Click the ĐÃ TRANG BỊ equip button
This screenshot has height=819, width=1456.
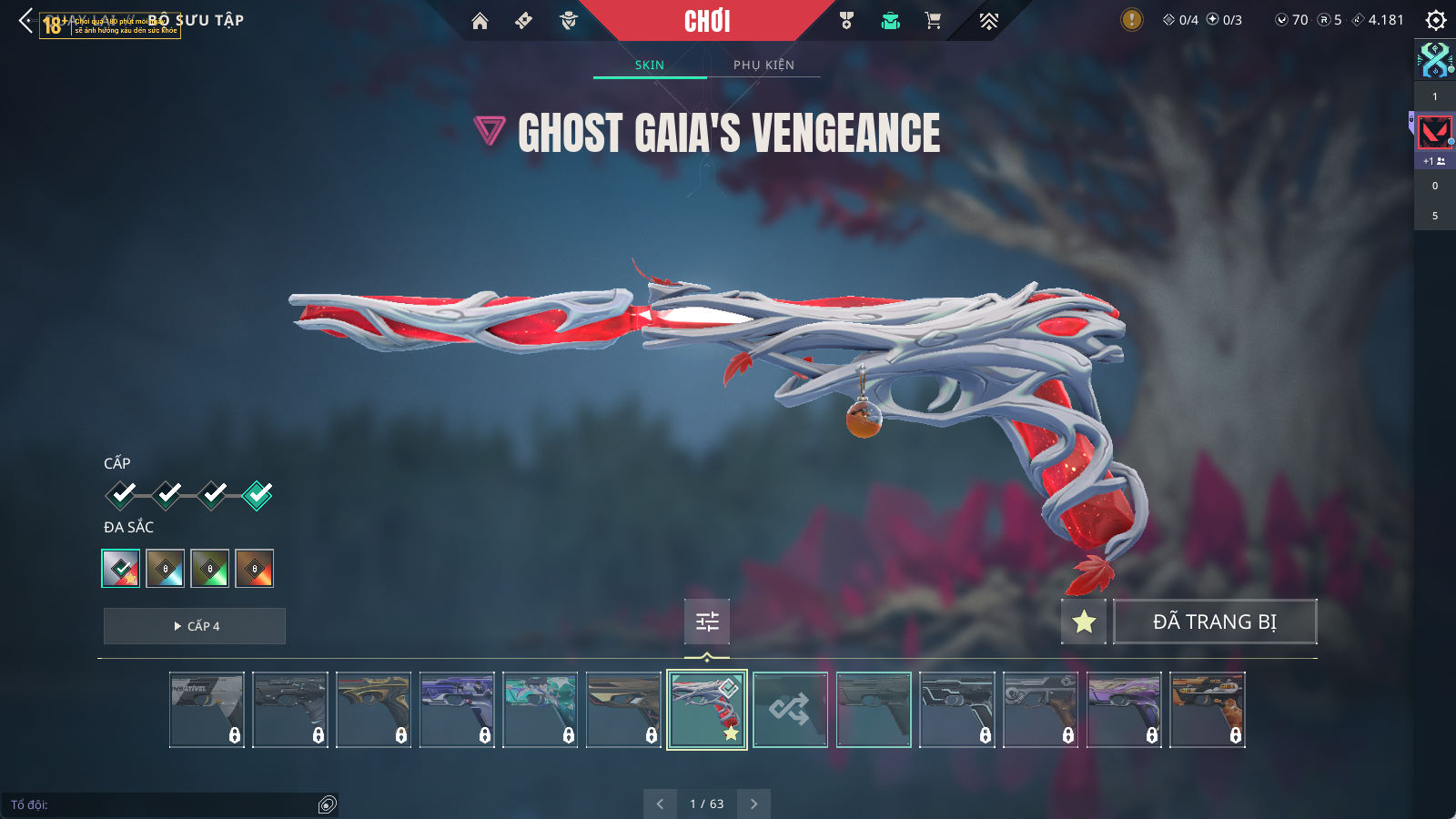coord(1215,622)
